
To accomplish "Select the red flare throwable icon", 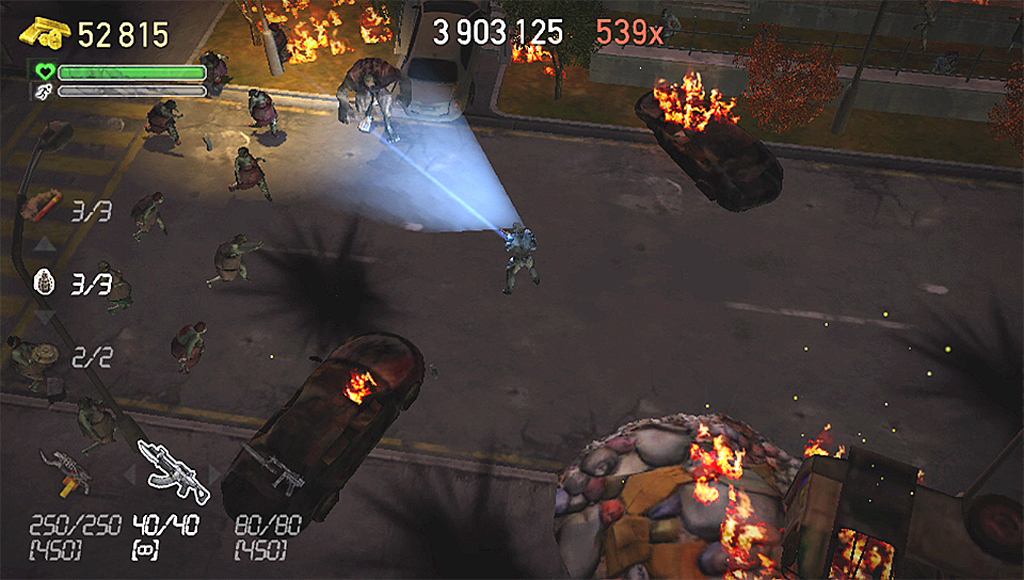I will tap(42, 205).
